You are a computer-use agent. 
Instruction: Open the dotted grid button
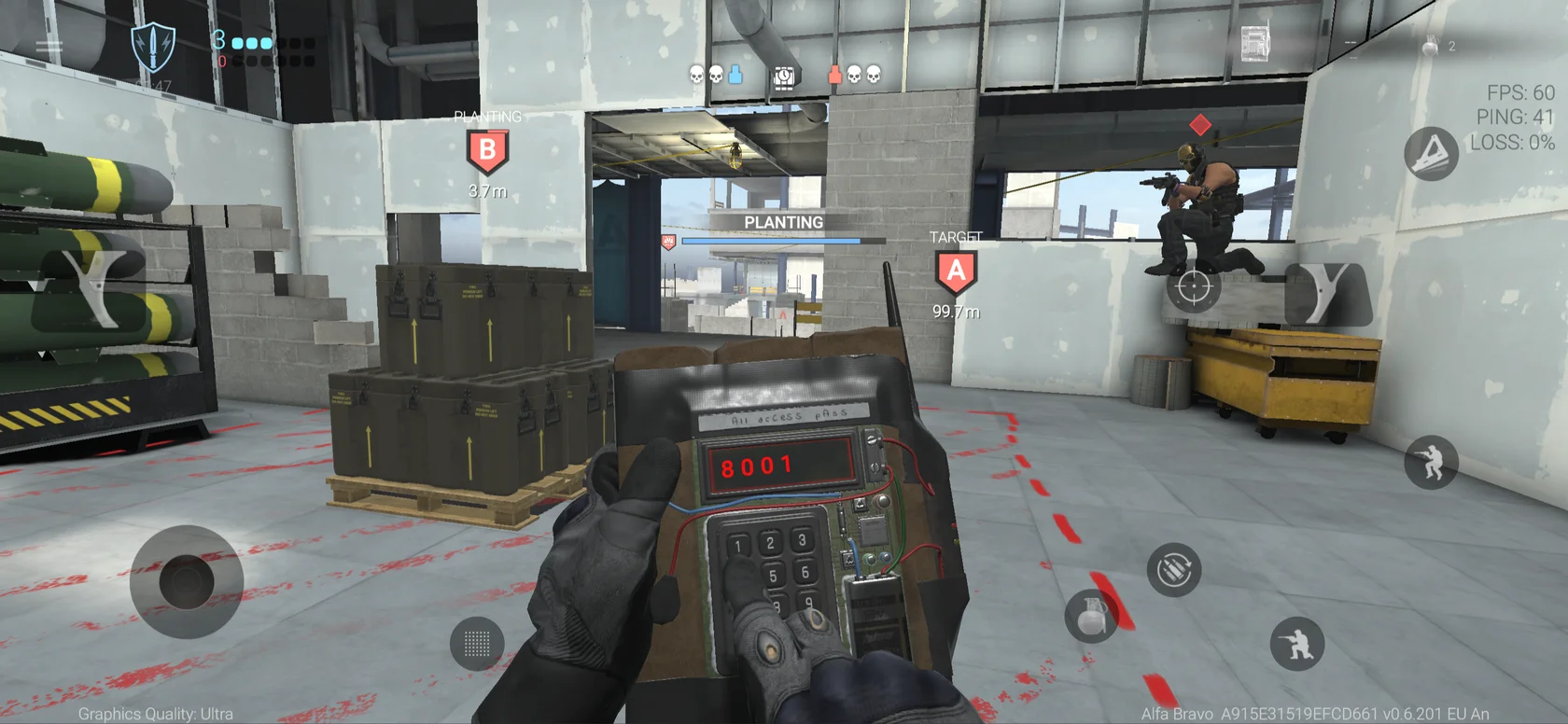tap(477, 643)
